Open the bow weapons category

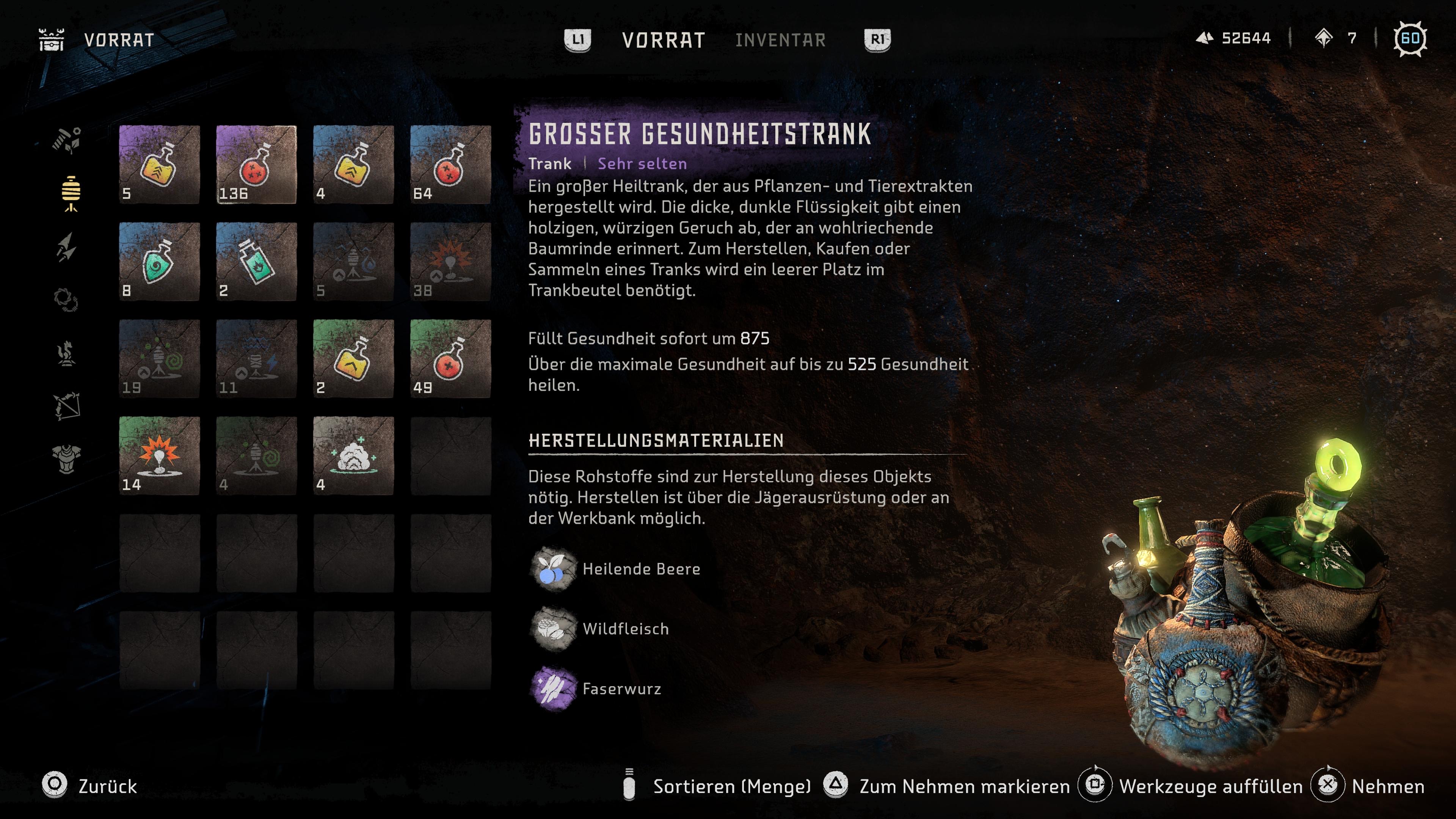click(67, 406)
